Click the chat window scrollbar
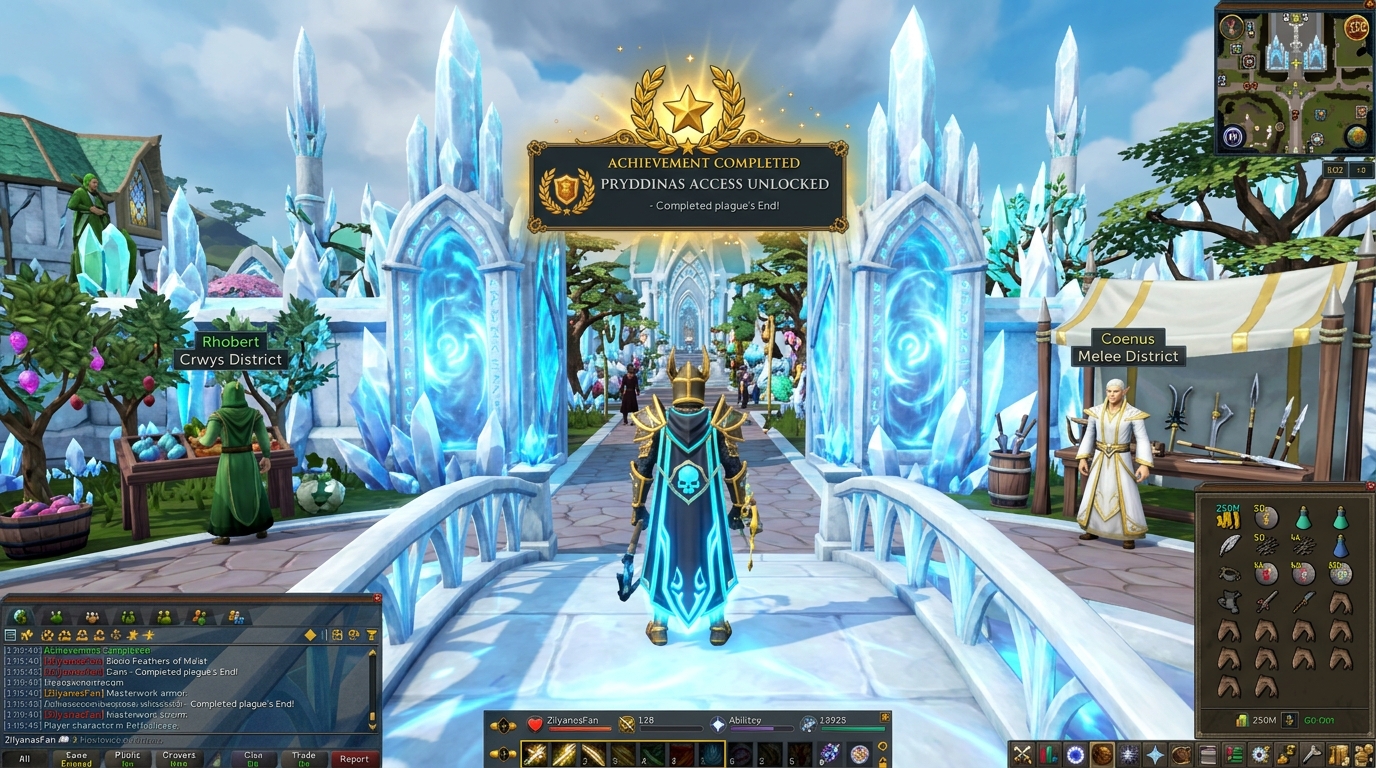Image resolution: width=1376 pixels, height=768 pixels. [x=374, y=688]
